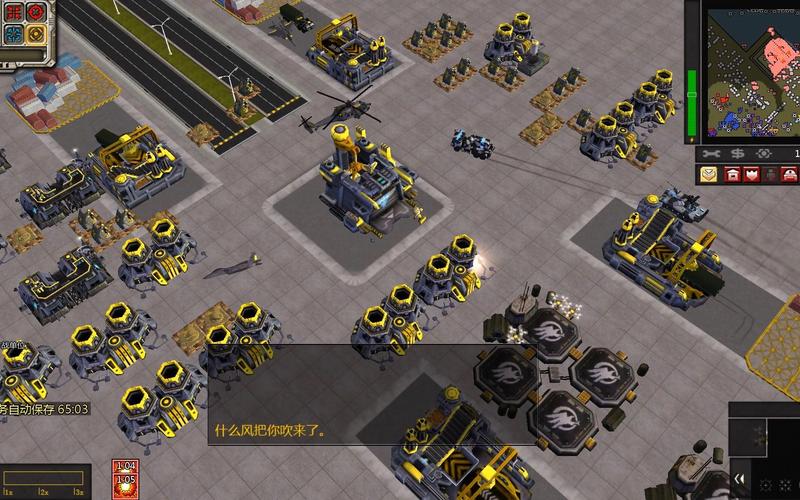Toggle the highlighted yellow stance button
The height and width of the screenshot is (500, 800).
pos(36,34)
